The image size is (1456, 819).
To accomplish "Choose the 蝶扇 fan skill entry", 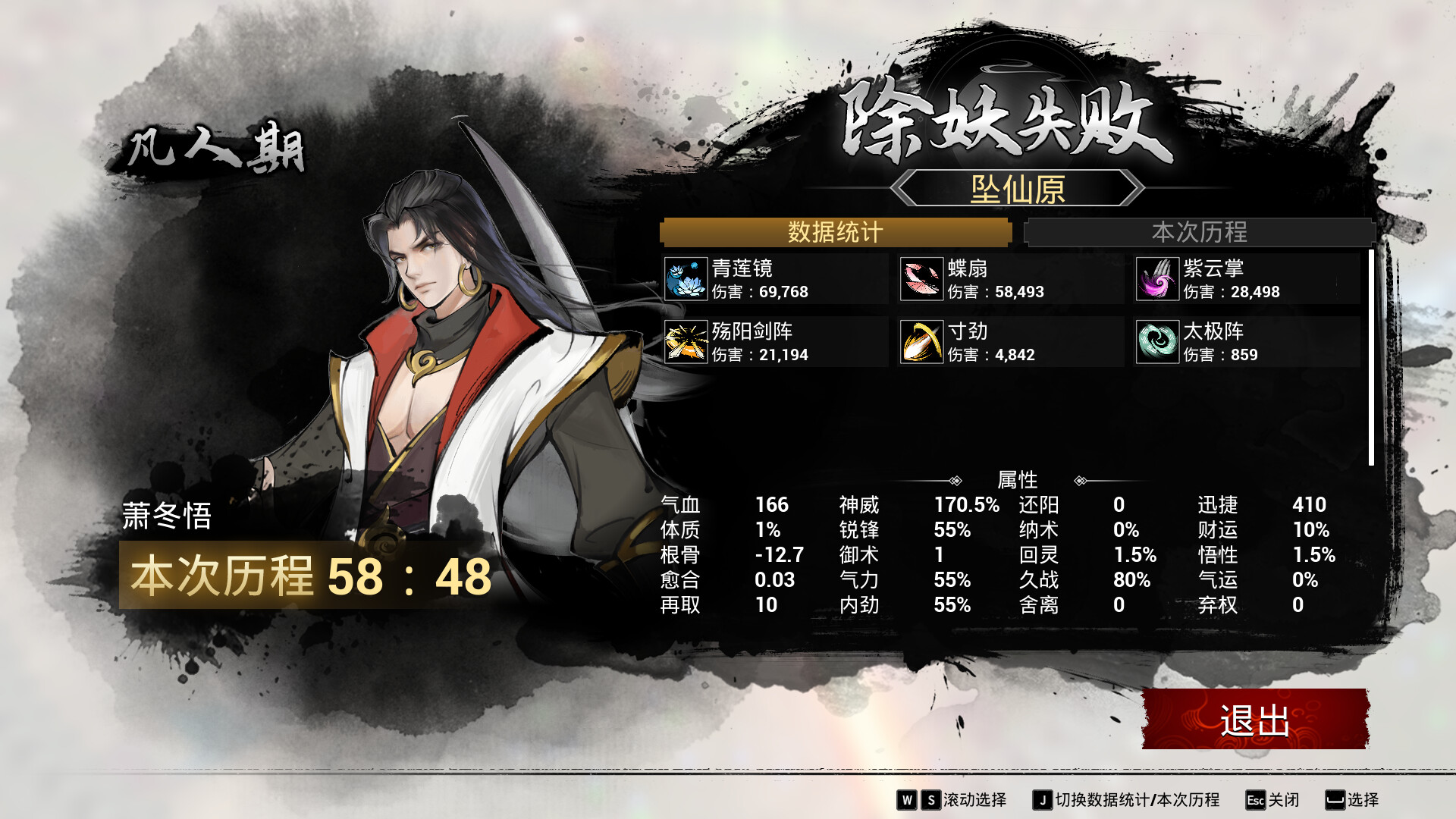I will (1011, 279).
